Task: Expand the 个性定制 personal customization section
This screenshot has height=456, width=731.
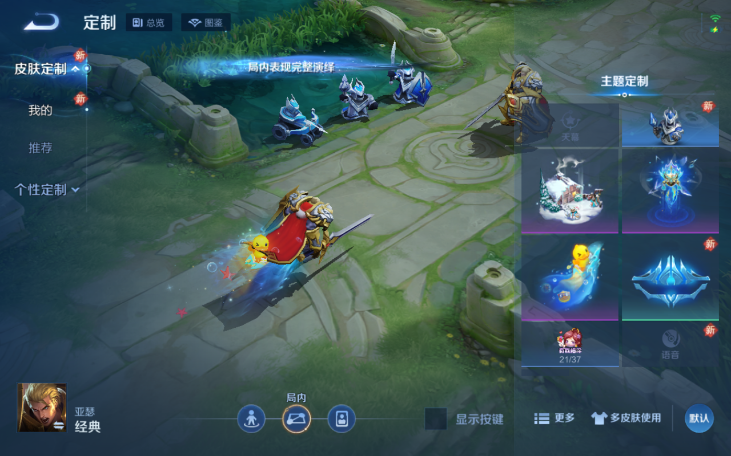Action: pos(46,189)
